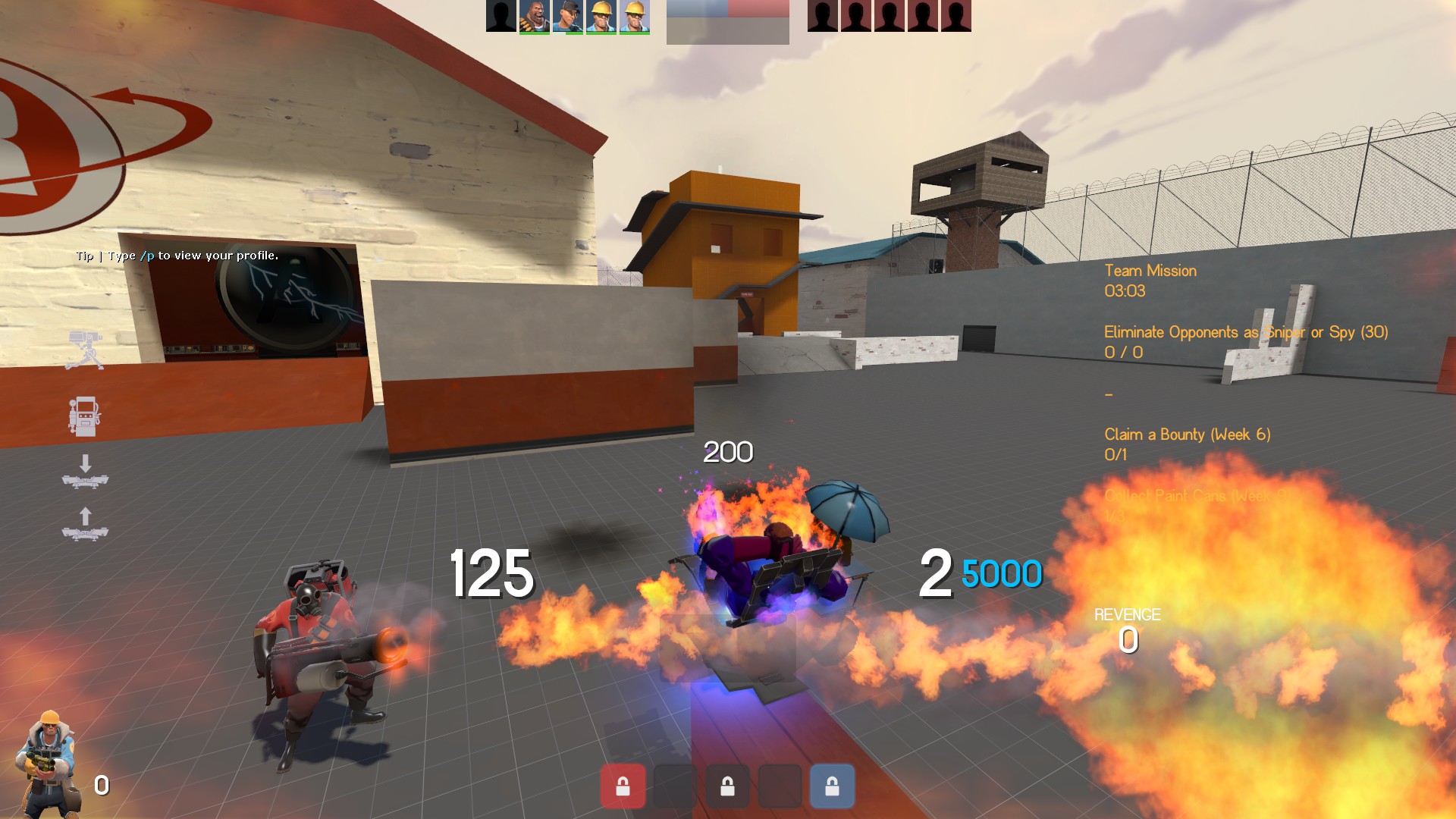Select the dark neutral locked control point
The image size is (1456, 819).
pos(727,786)
